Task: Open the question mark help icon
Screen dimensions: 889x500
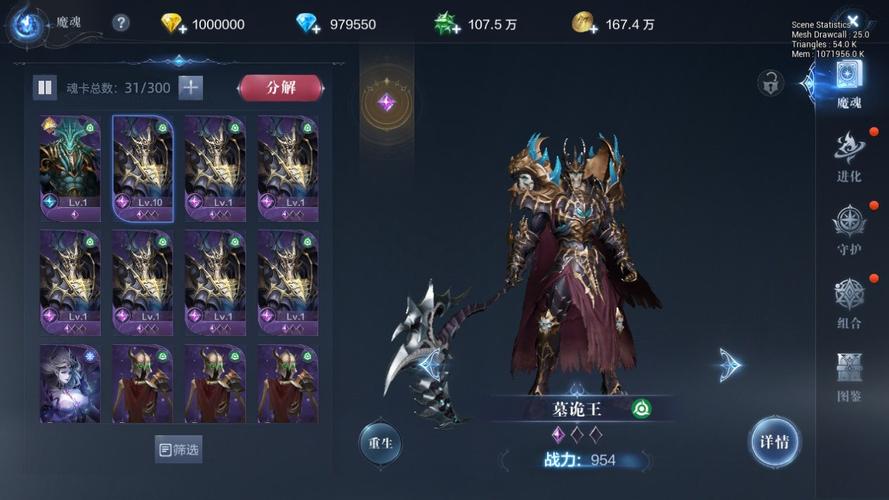Action: [x=121, y=23]
